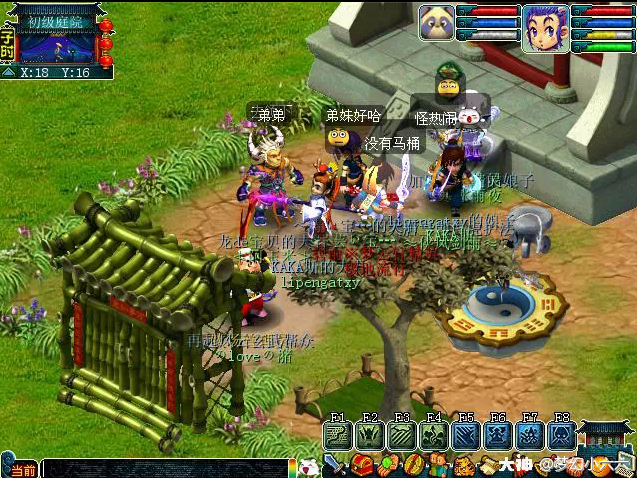The height and width of the screenshot is (478, 637).
Task: Open the blue-haired character portrait
Action: [x=544, y=28]
